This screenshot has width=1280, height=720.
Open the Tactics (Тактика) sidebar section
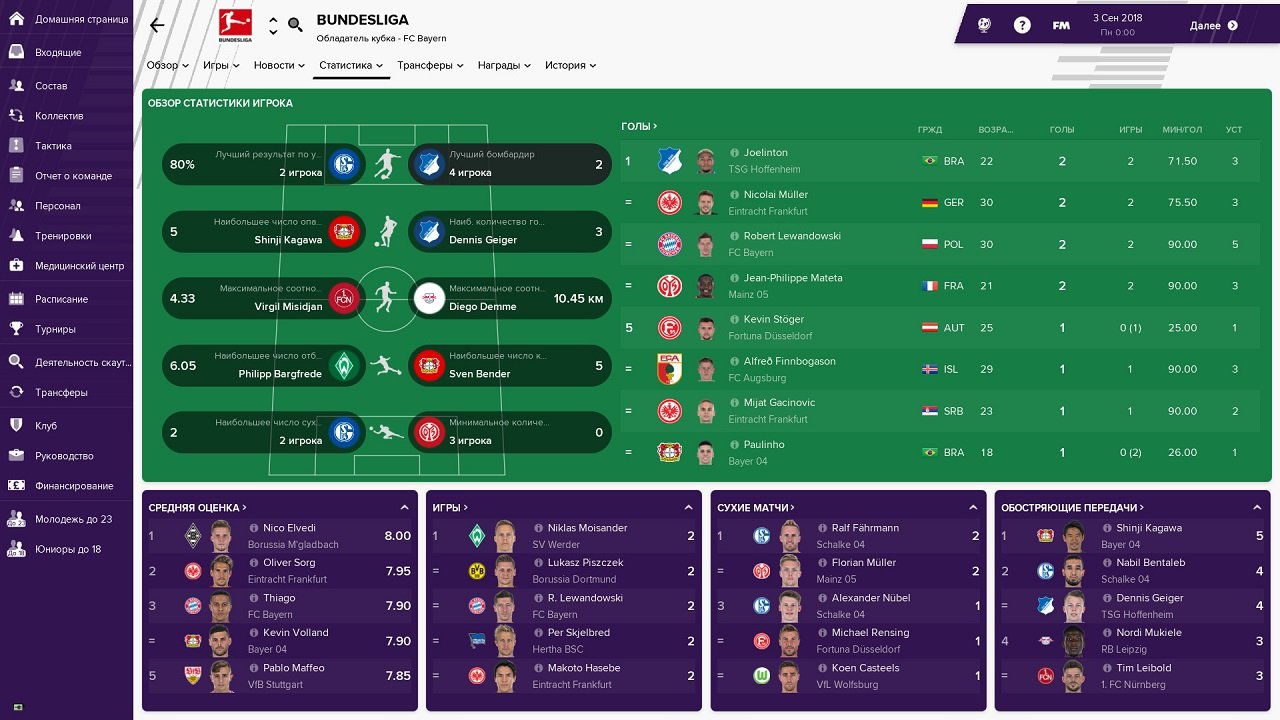tap(60, 145)
